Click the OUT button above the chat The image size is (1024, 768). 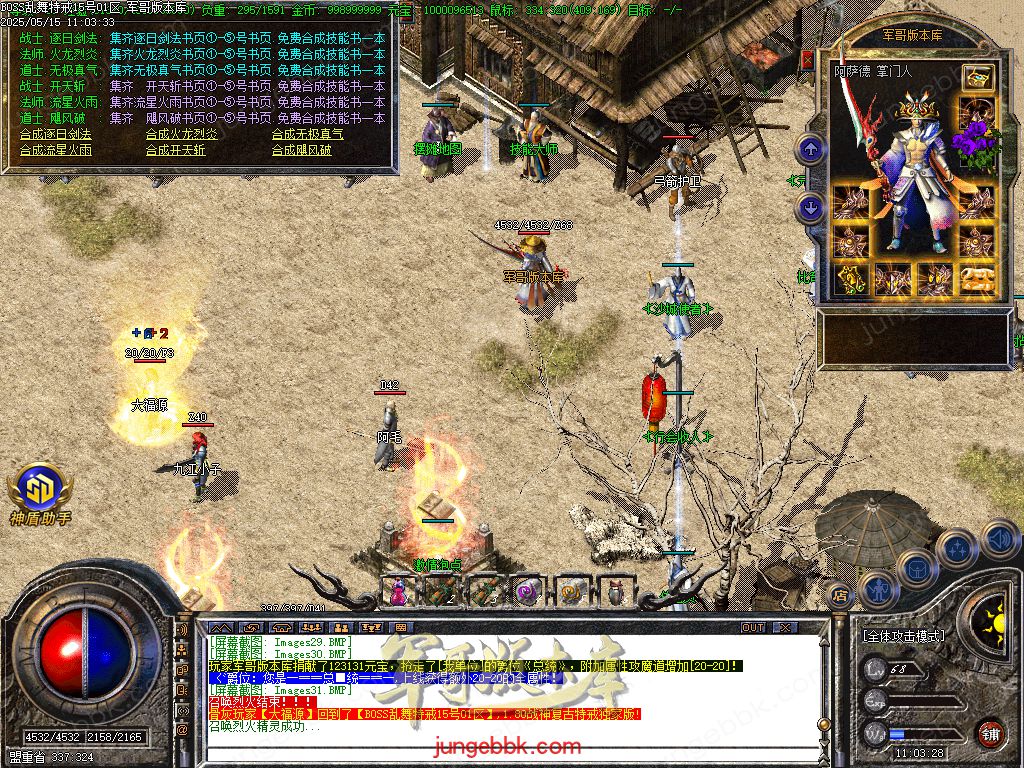752,628
